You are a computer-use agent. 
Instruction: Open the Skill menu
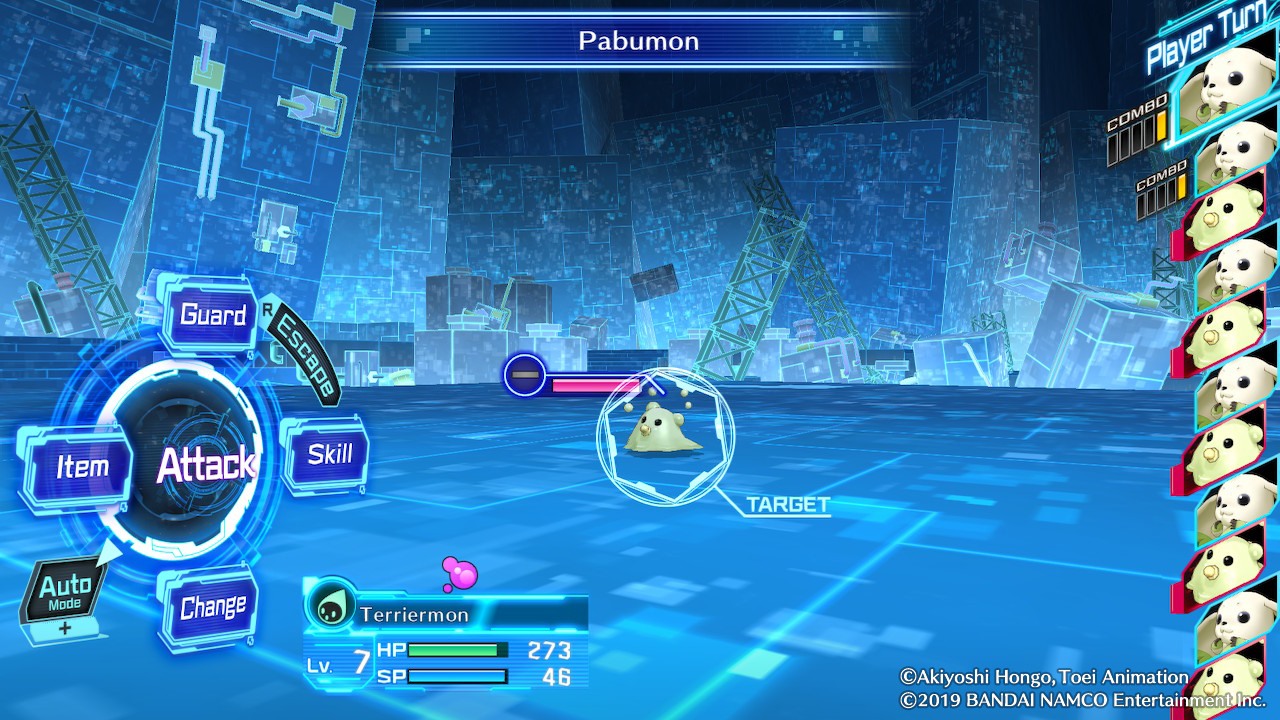pos(328,454)
